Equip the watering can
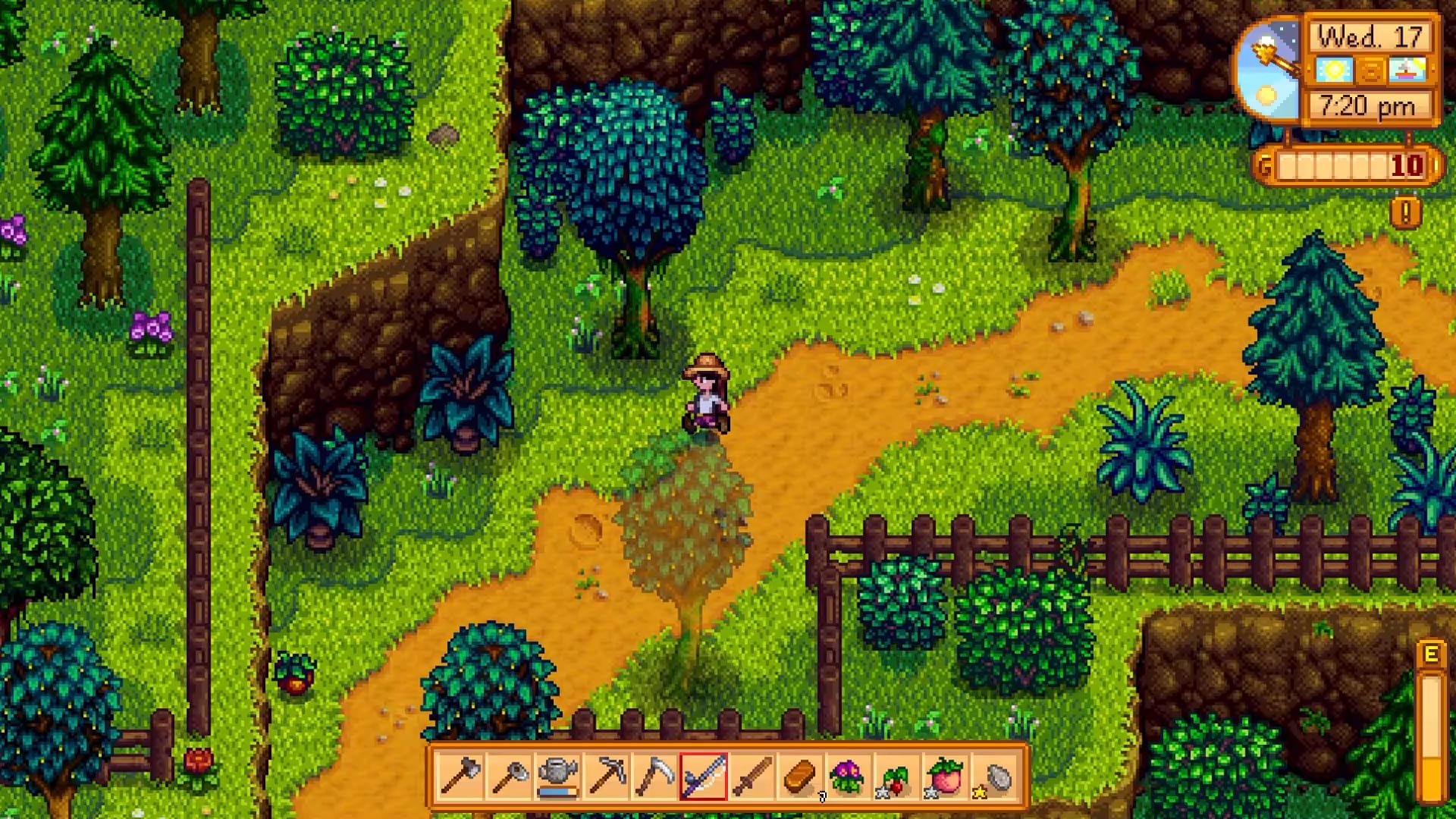1456x819 pixels. pyautogui.click(x=558, y=777)
